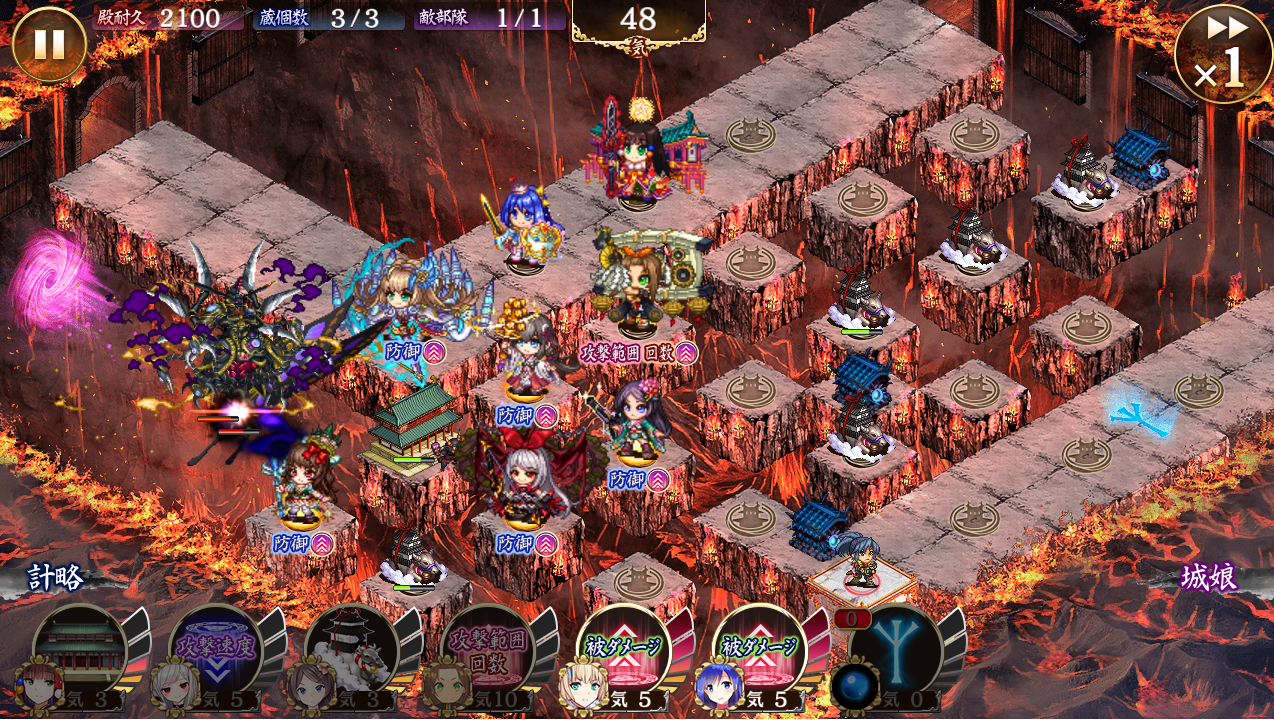Toggle the ×1 battle speed button
This screenshot has width=1274, height=720.
[x=1222, y=54]
